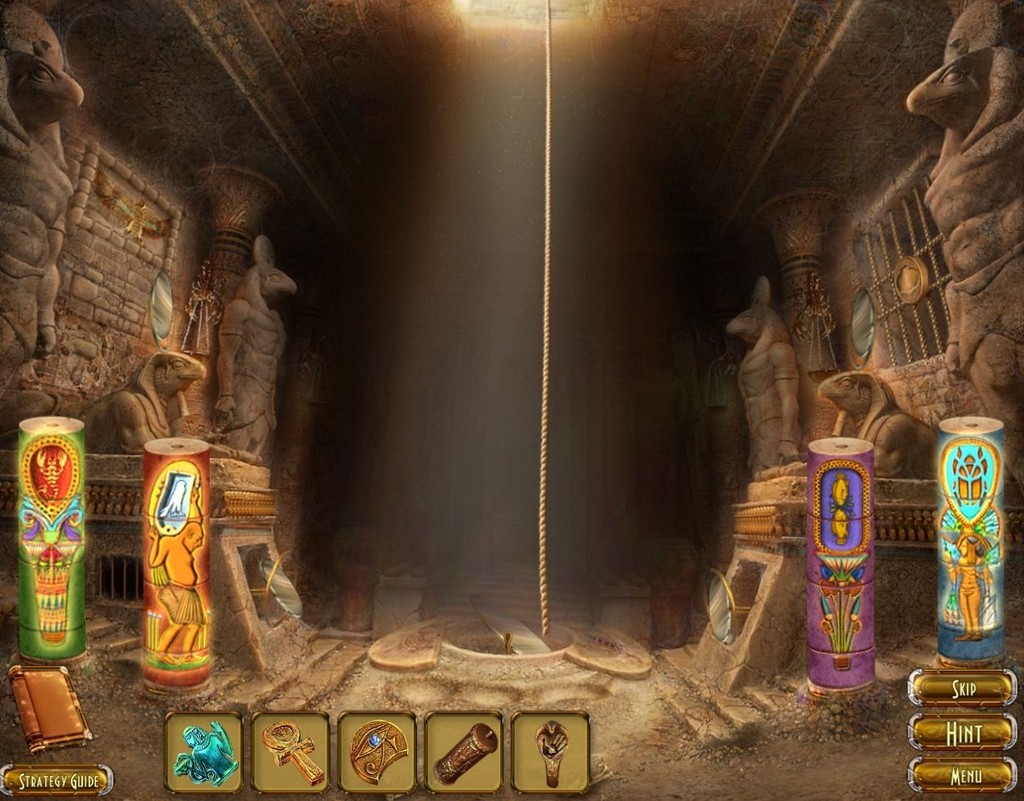Viewport: 1024px width, 801px height.
Task: Select the blue scarab cylinder
Action: click(970, 540)
